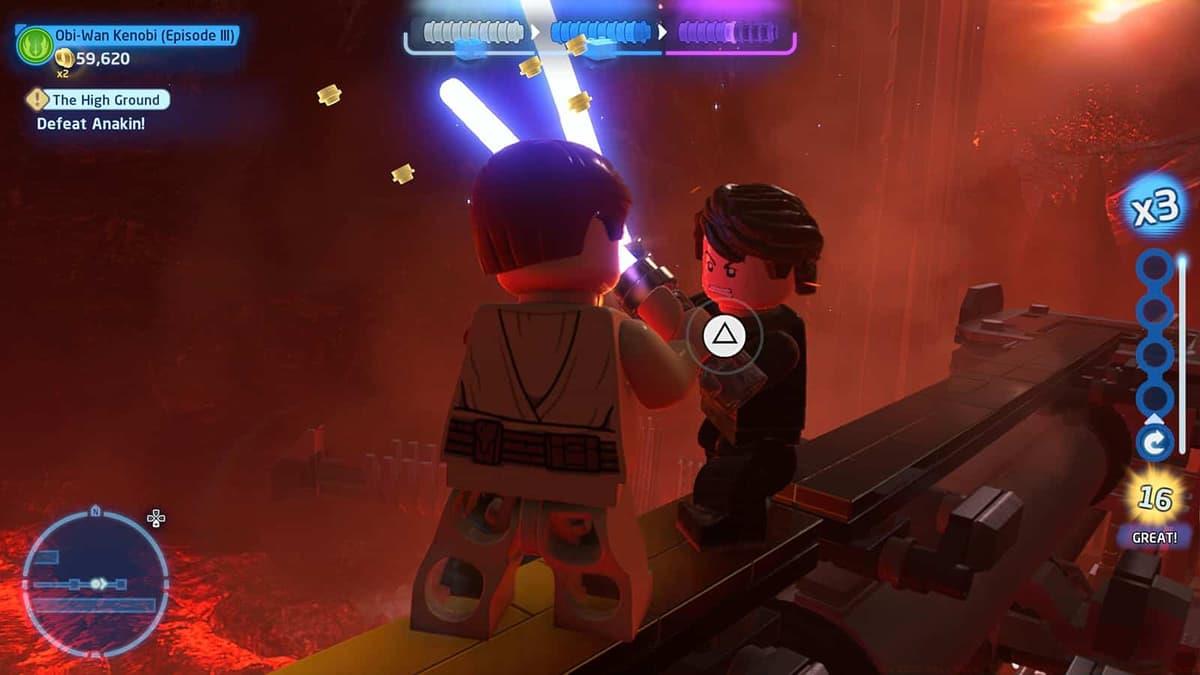Open the circular minimap

(95, 583)
